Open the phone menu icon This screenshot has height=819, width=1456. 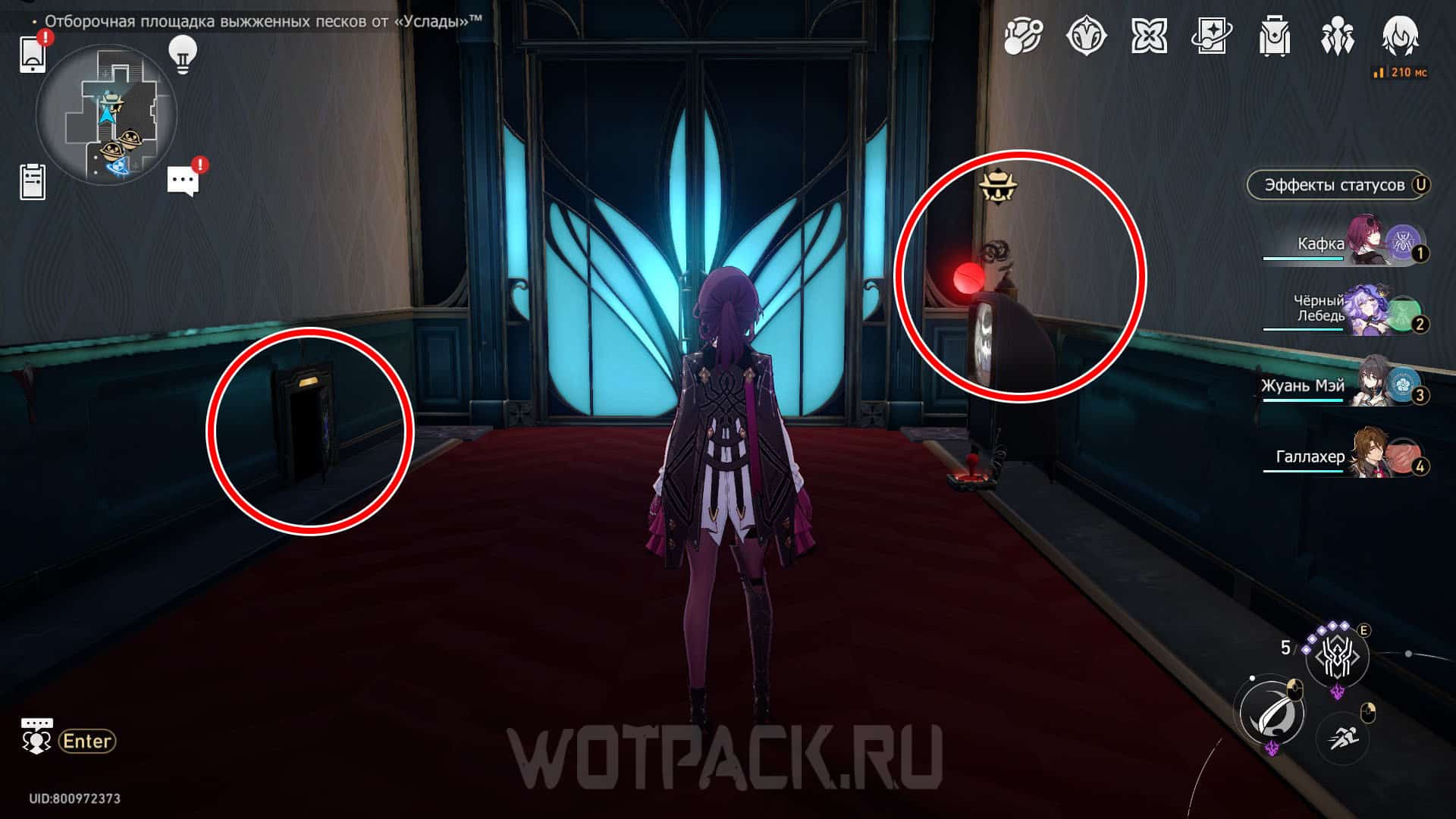tap(33, 54)
